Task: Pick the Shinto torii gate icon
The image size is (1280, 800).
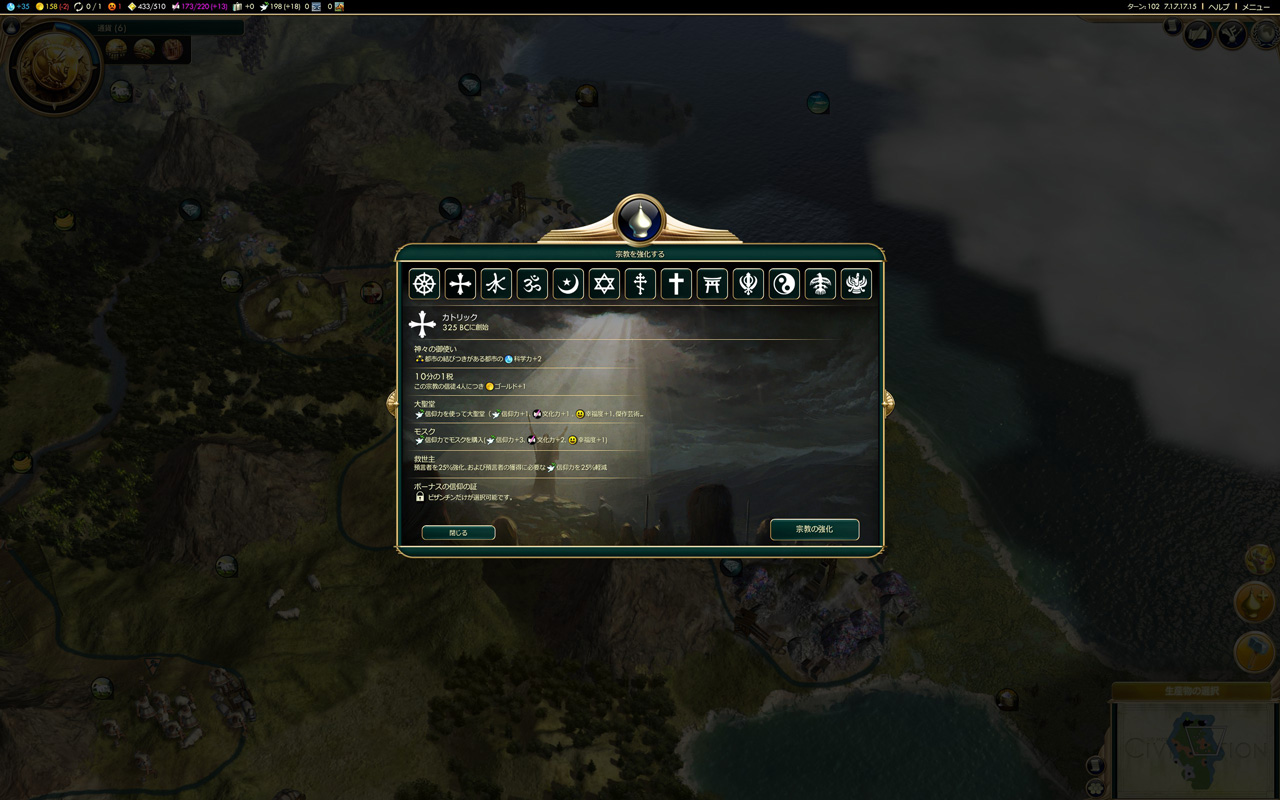Action: (712, 284)
